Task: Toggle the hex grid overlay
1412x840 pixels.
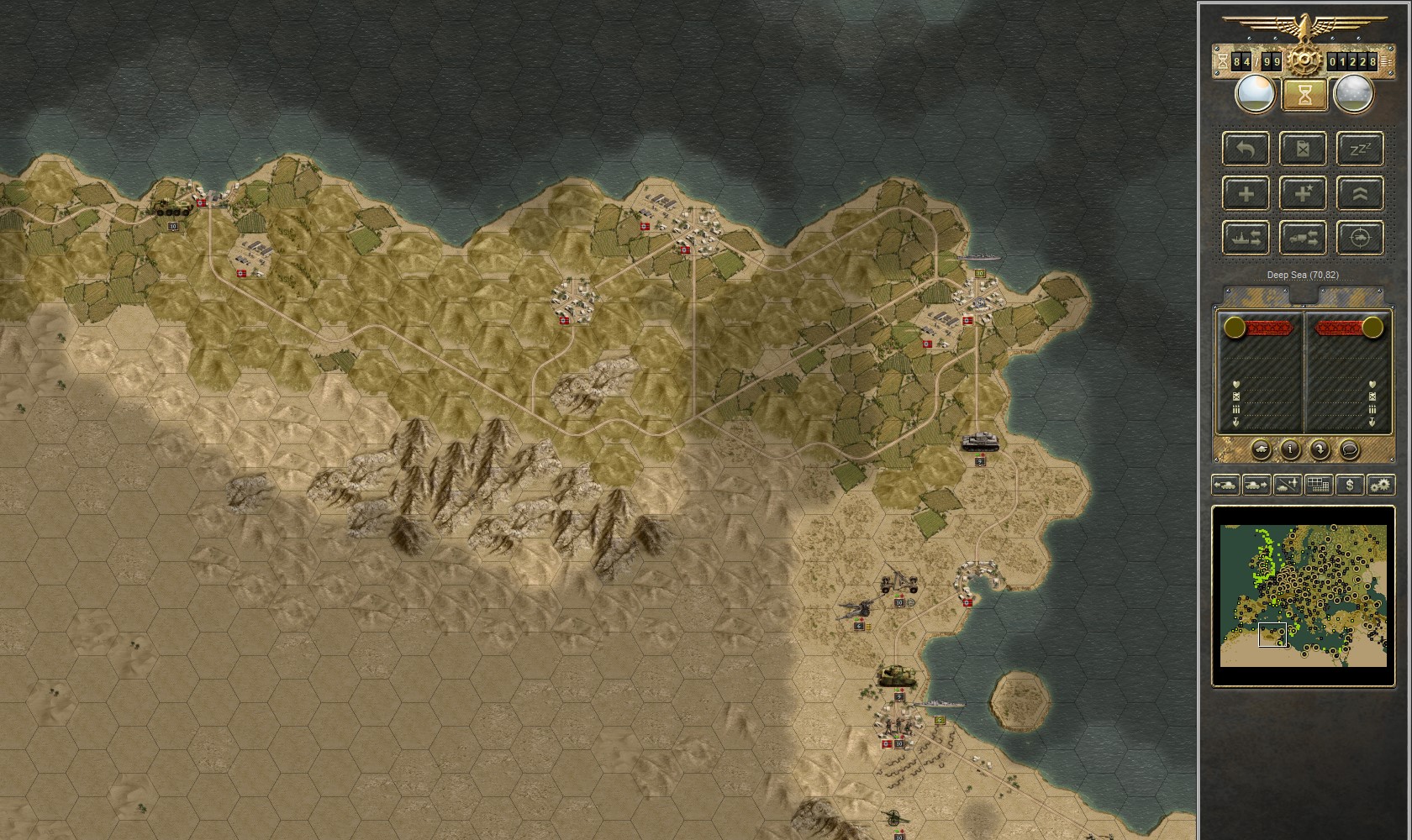Action: point(1318,485)
